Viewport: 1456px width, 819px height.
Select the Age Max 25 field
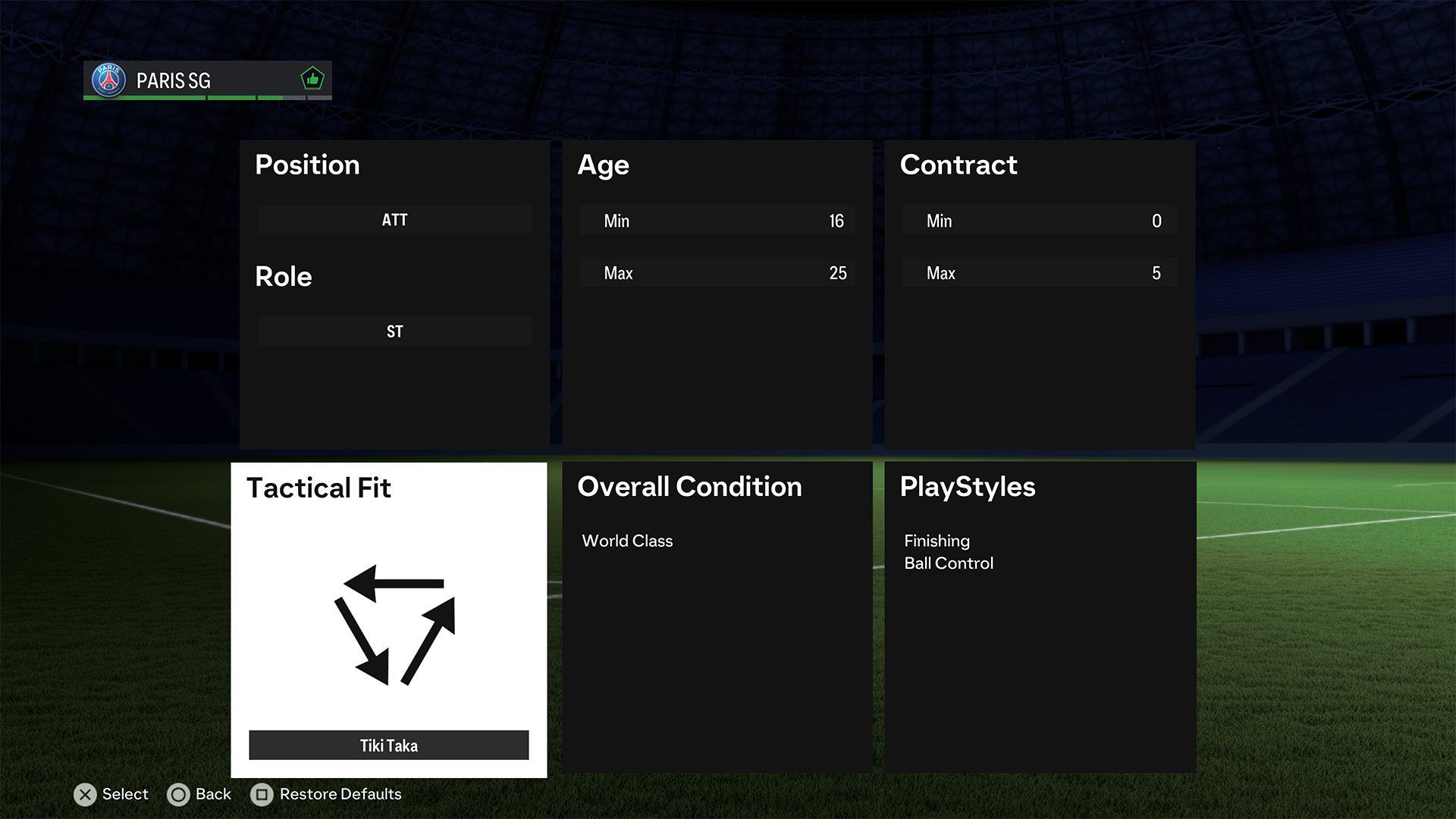716,272
